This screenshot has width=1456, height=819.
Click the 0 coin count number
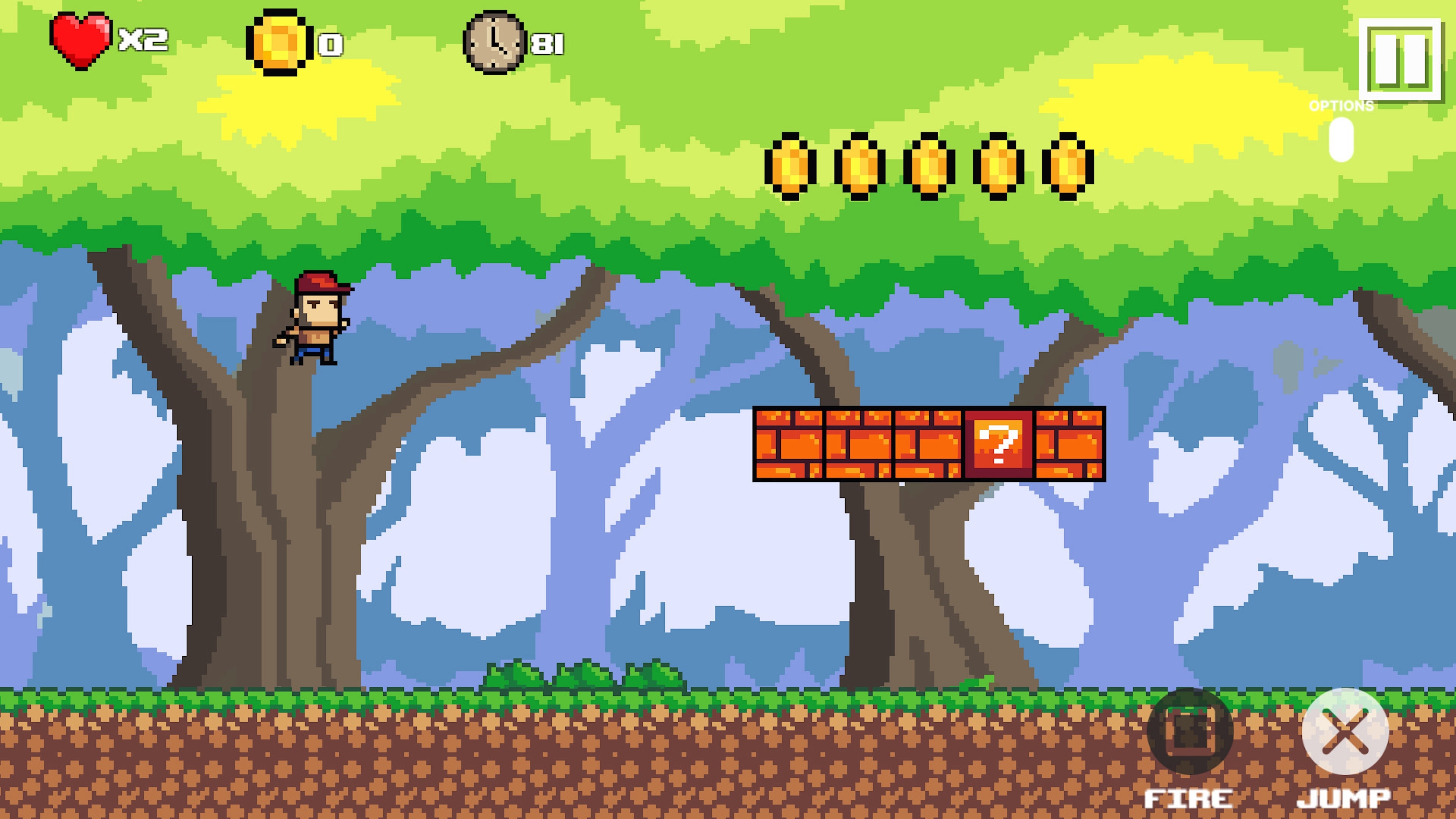coord(328,45)
